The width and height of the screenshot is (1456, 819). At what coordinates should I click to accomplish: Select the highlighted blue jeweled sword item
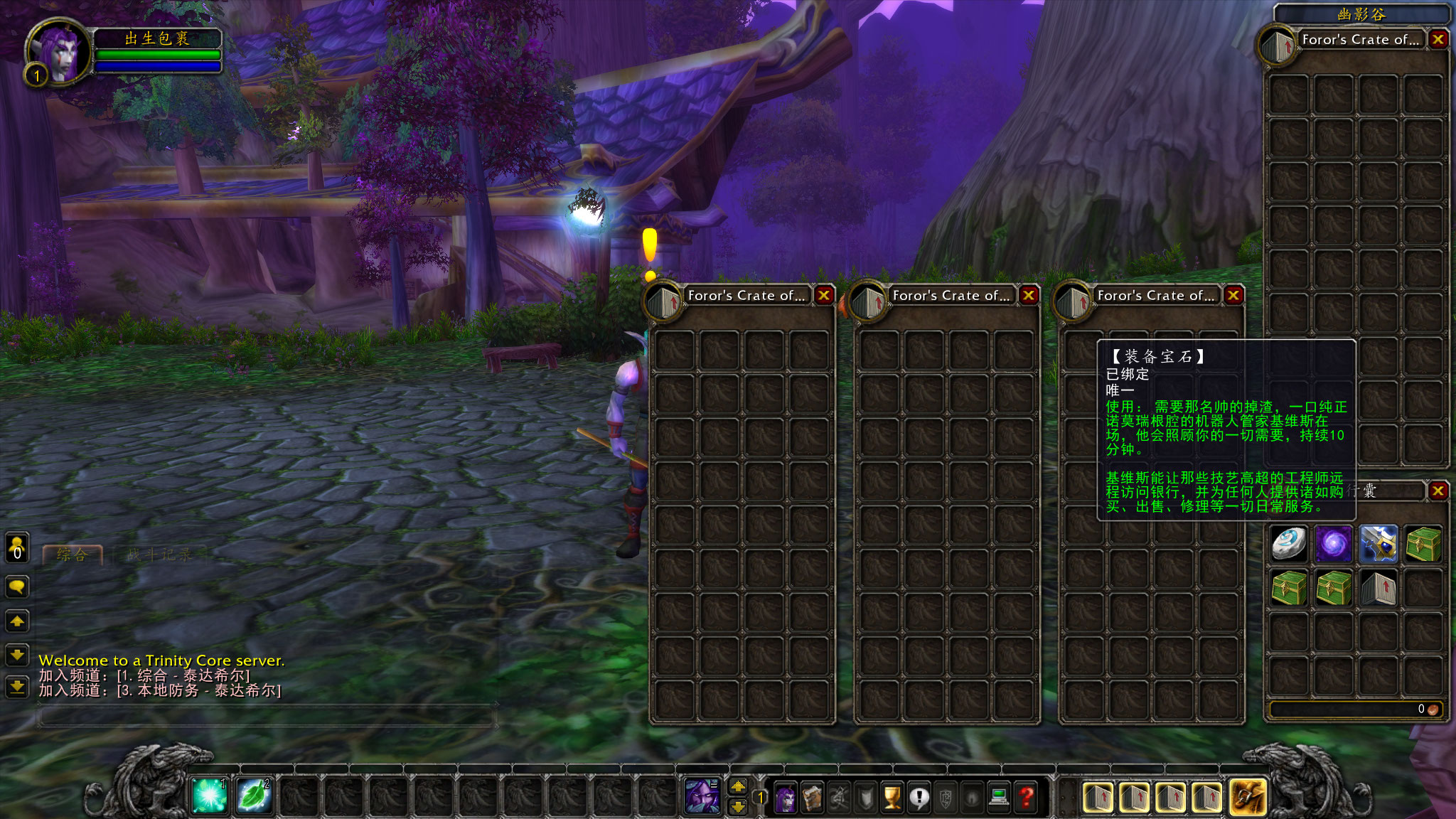1378,545
